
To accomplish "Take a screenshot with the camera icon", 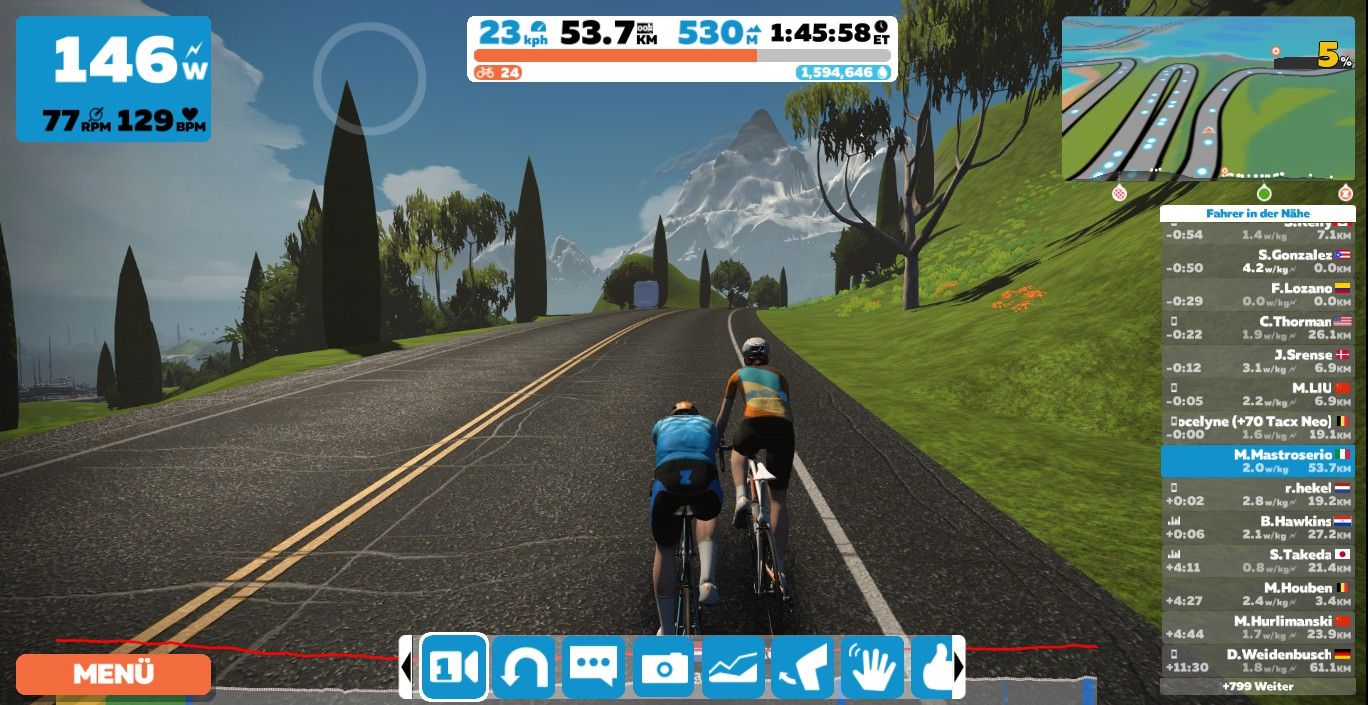I will pos(663,667).
